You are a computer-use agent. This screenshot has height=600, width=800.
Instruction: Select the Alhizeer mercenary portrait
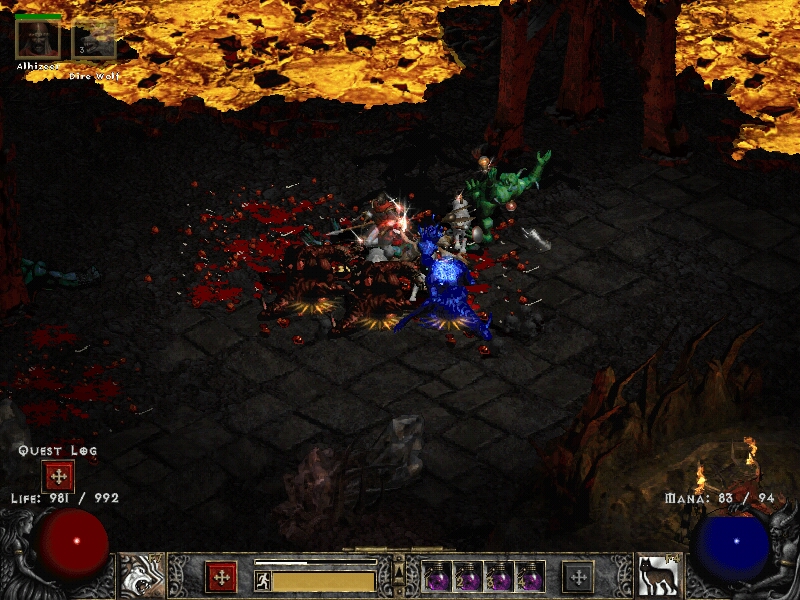click(x=38, y=38)
